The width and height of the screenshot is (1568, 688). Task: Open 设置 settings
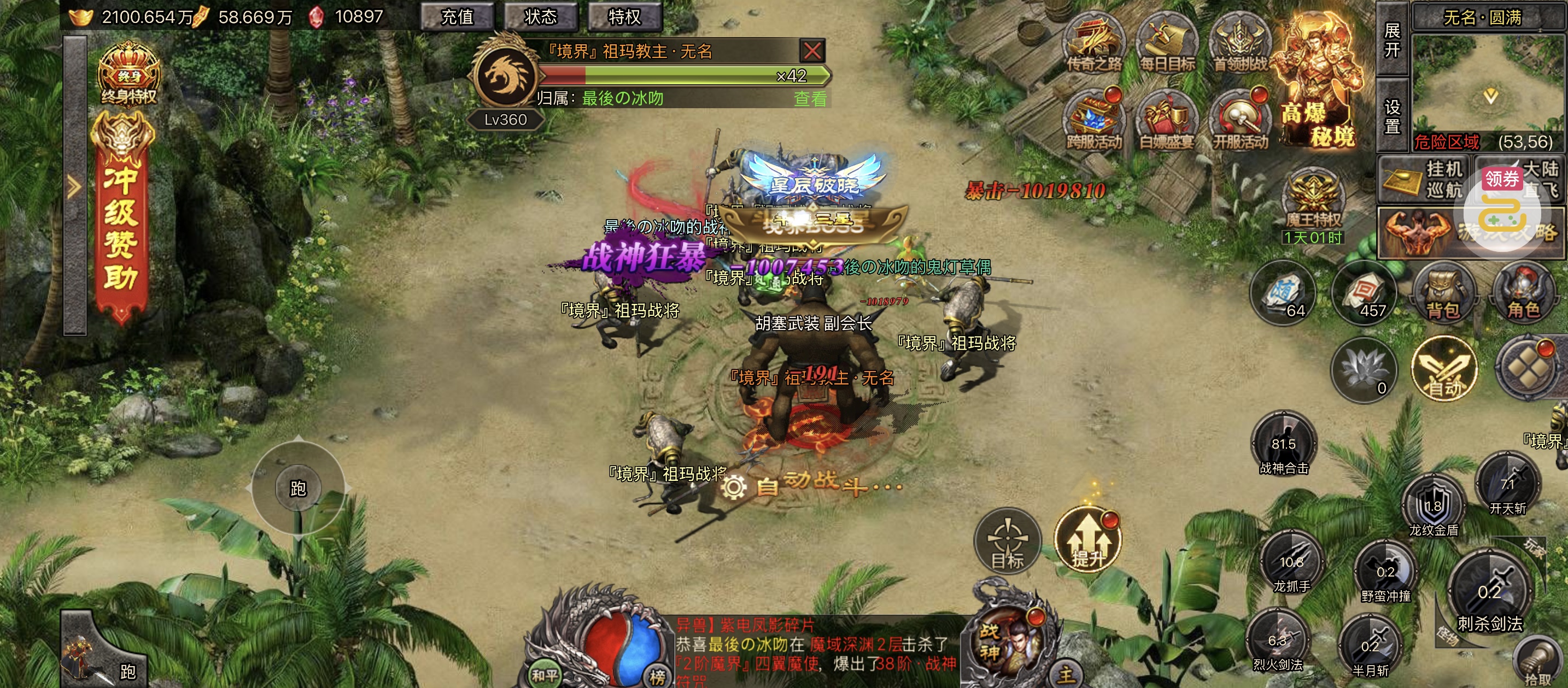[x=1392, y=116]
